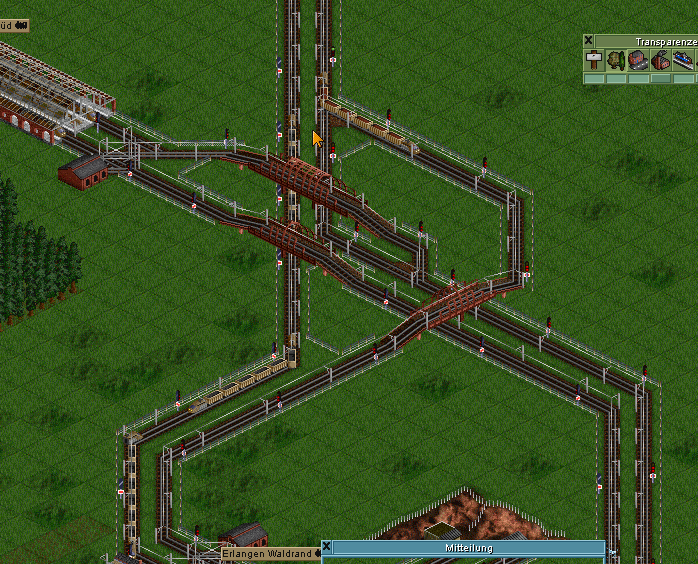Screen dimensions: 698x564
Task: Select the Mitteilung window title bar
Action: coord(468,548)
